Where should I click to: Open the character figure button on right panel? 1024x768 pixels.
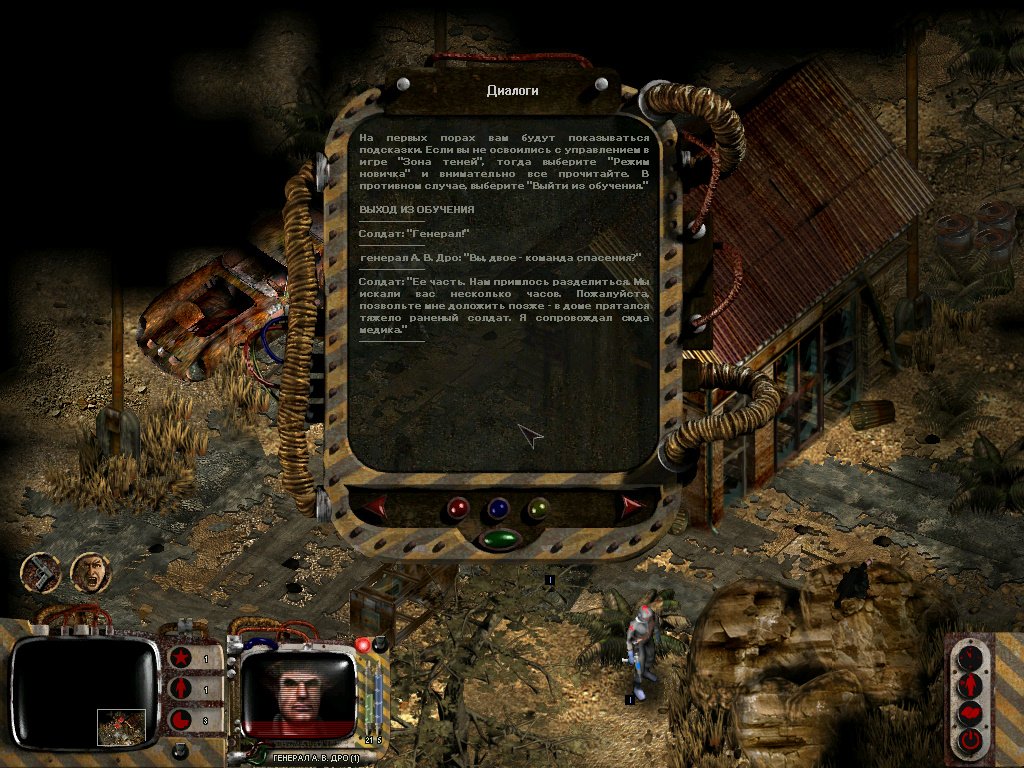[x=970, y=686]
